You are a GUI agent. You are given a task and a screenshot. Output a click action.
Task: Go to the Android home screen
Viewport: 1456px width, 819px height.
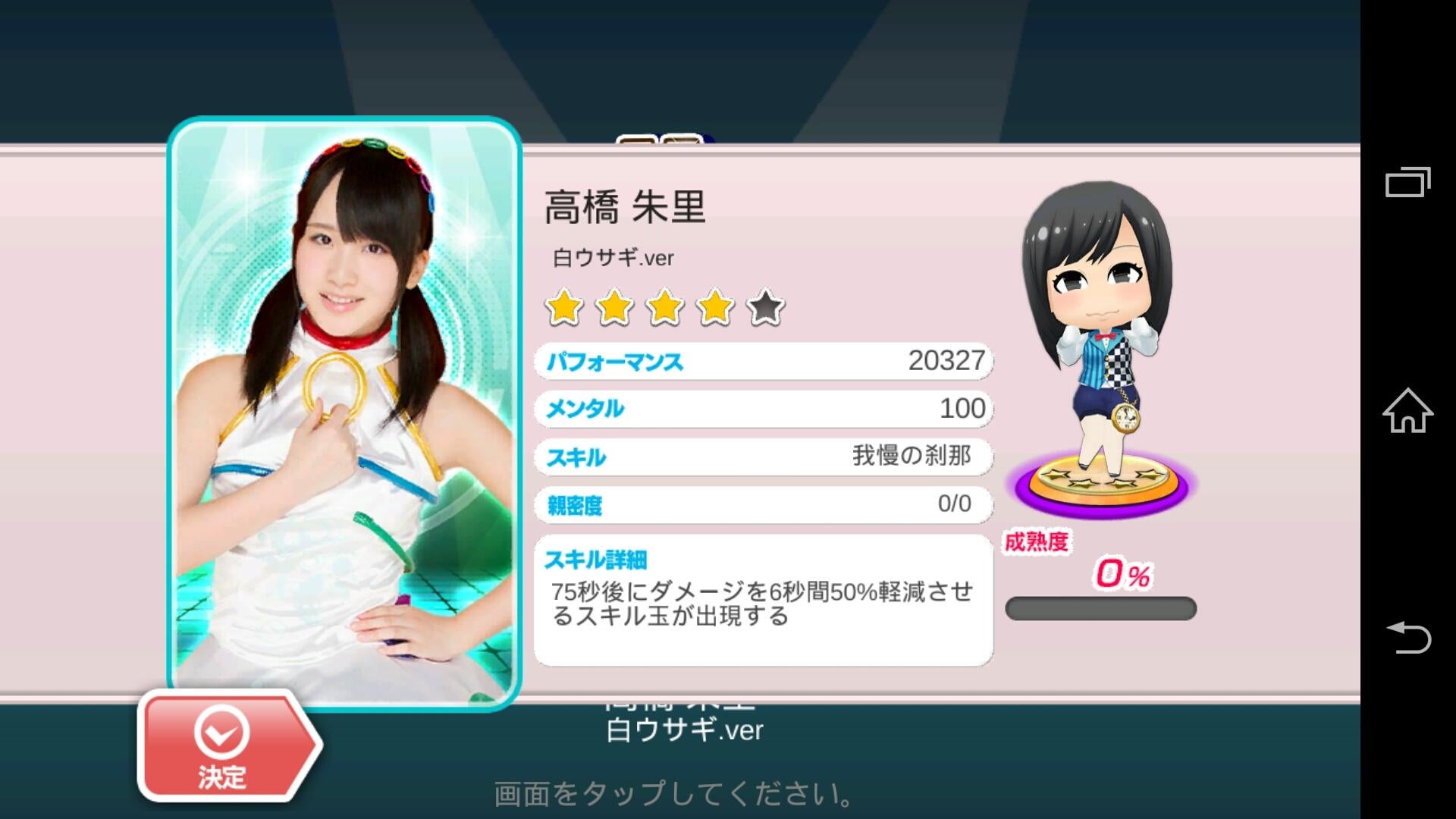(x=1407, y=411)
